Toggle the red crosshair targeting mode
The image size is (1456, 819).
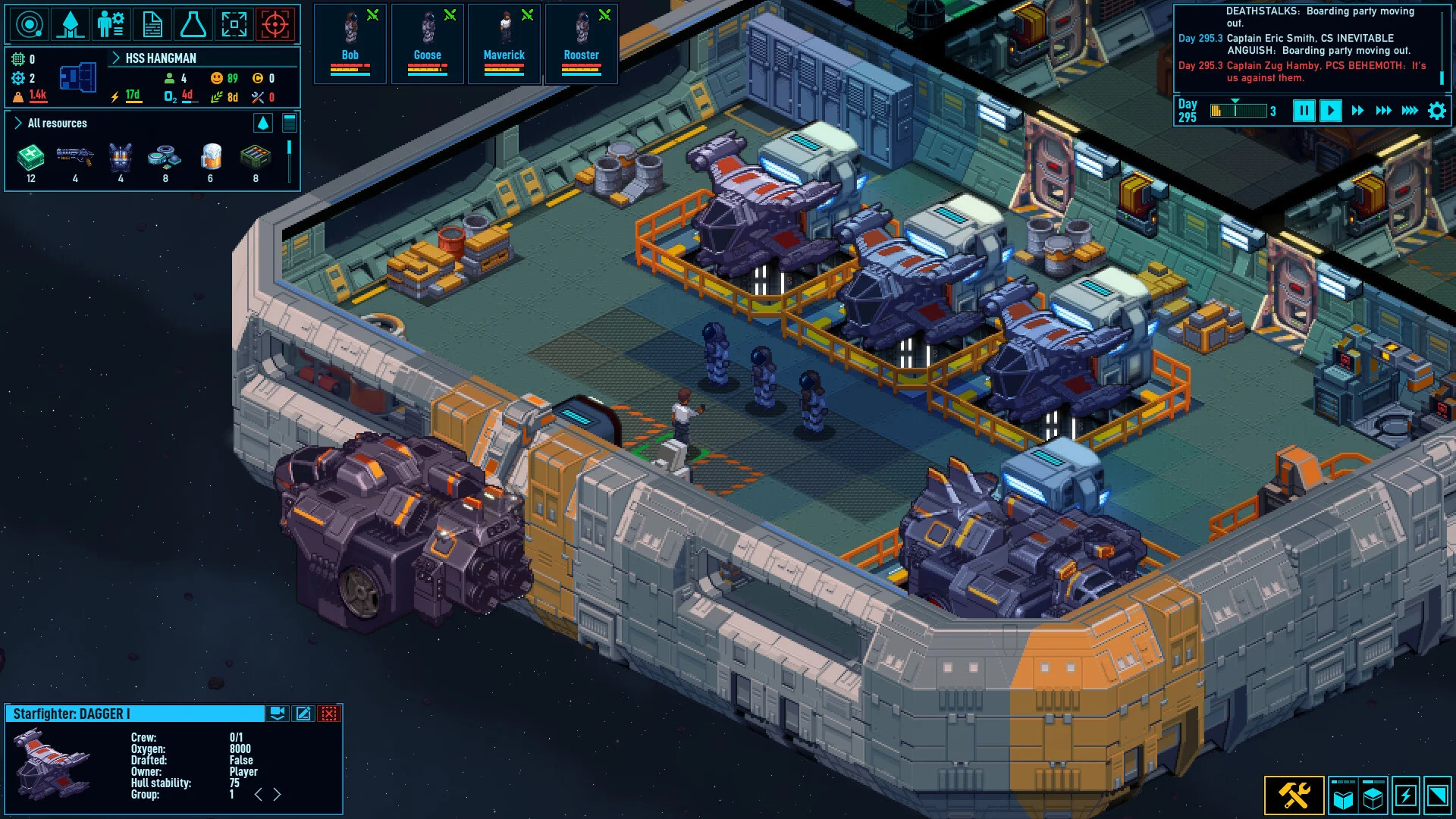(x=275, y=24)
